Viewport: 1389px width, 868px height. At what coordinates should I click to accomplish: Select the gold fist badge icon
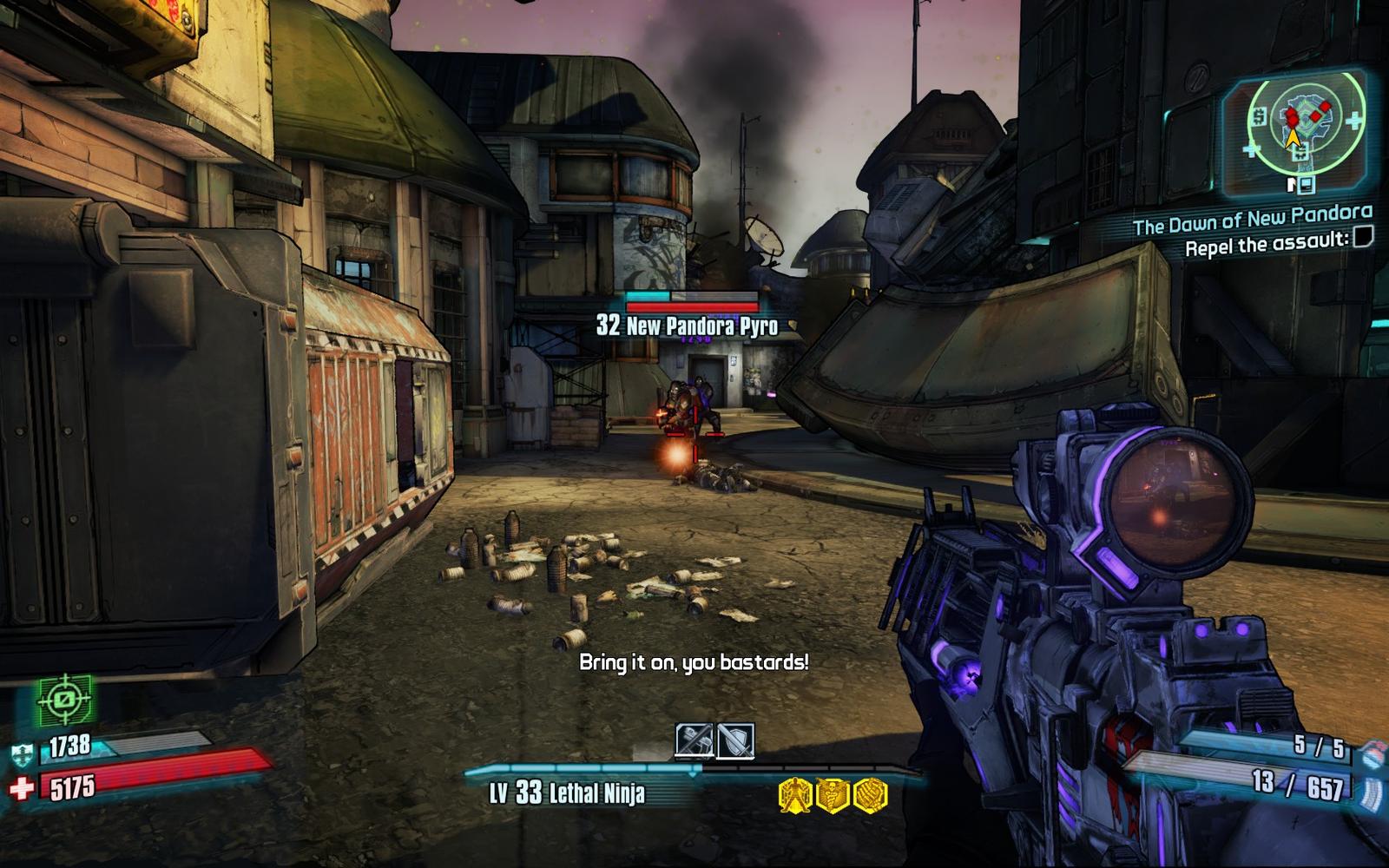tap(870, 794)
